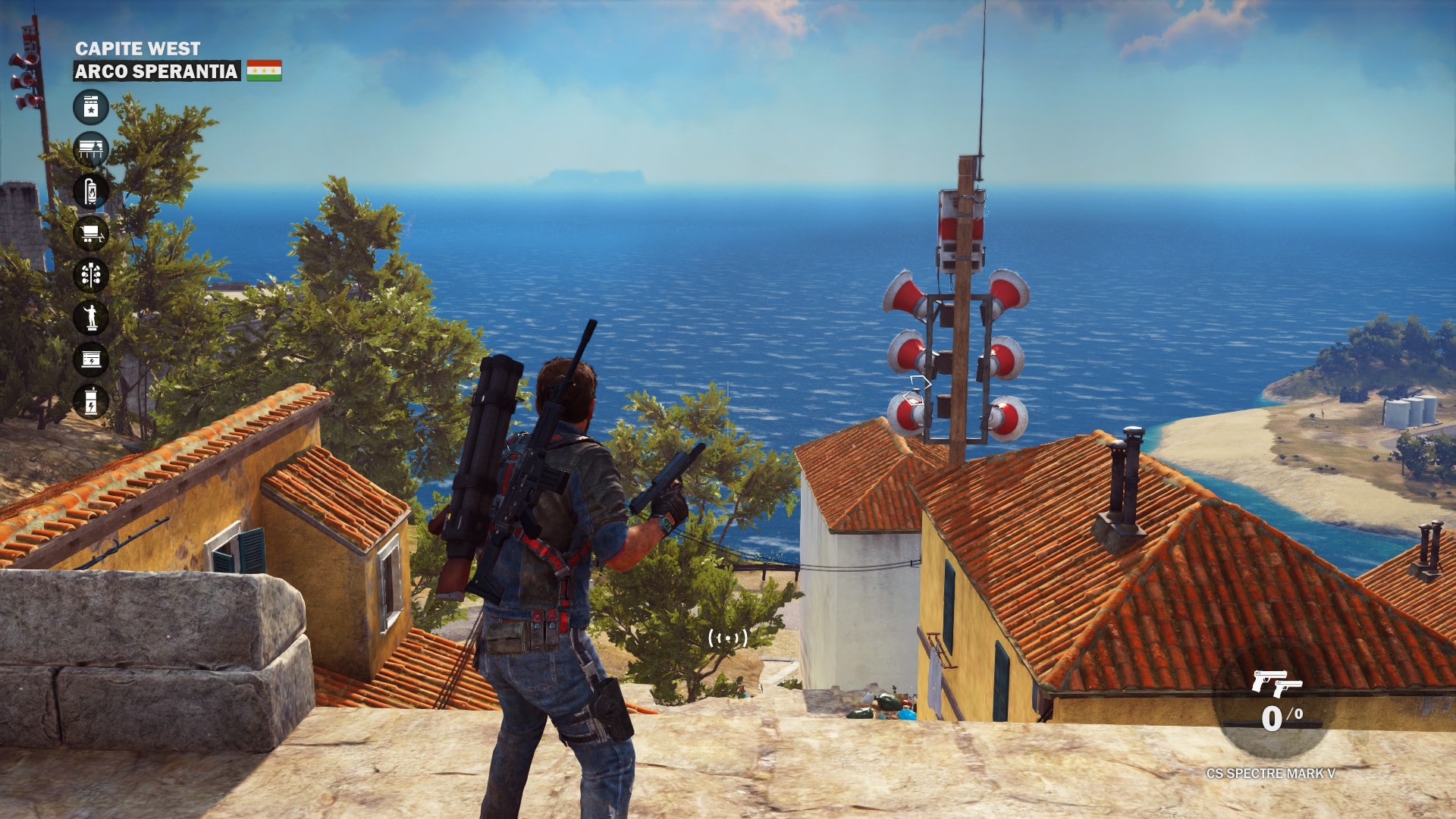
Task: Select the fuel tank objective icon
Action: coord(91,191)
